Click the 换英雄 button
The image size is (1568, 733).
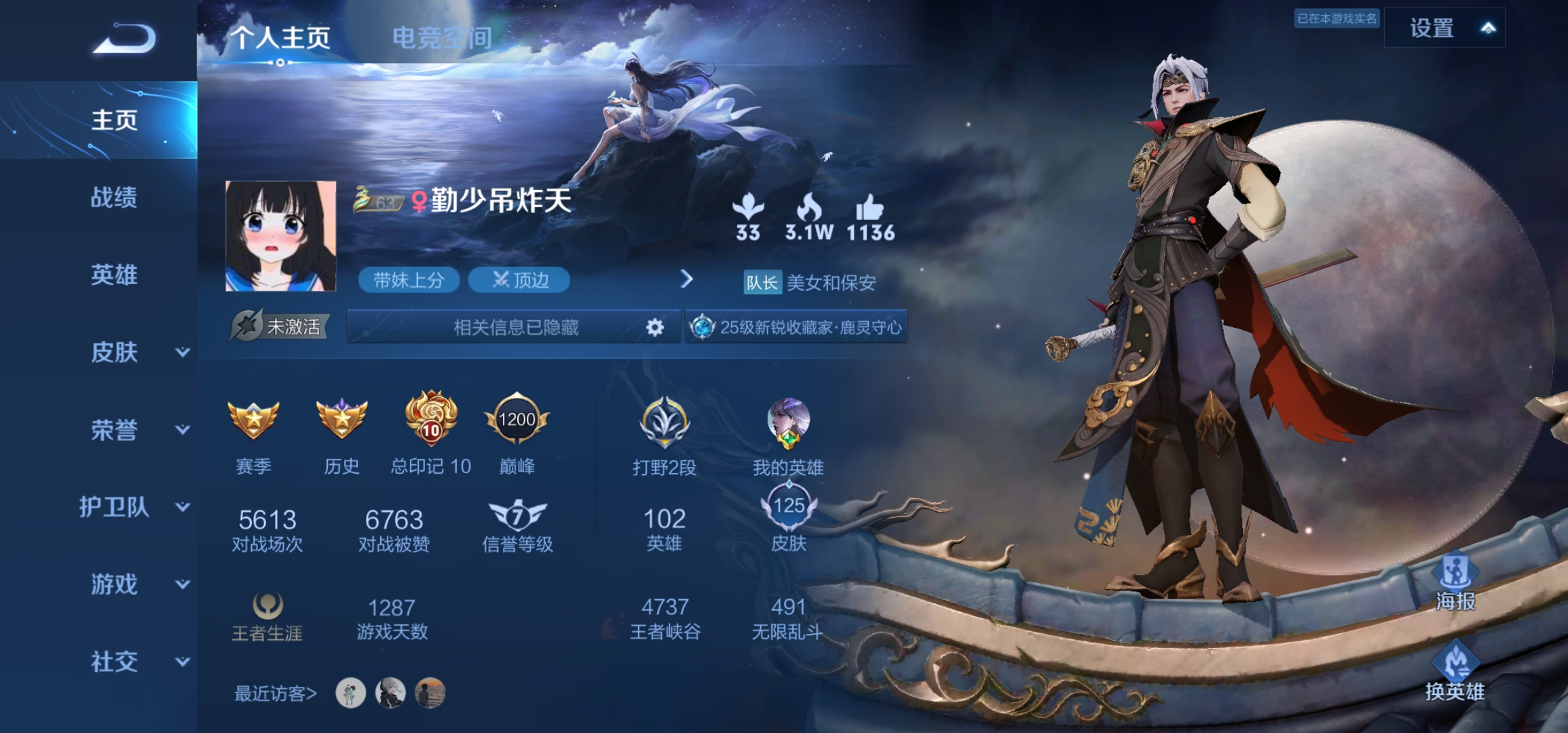(1455, 672)
